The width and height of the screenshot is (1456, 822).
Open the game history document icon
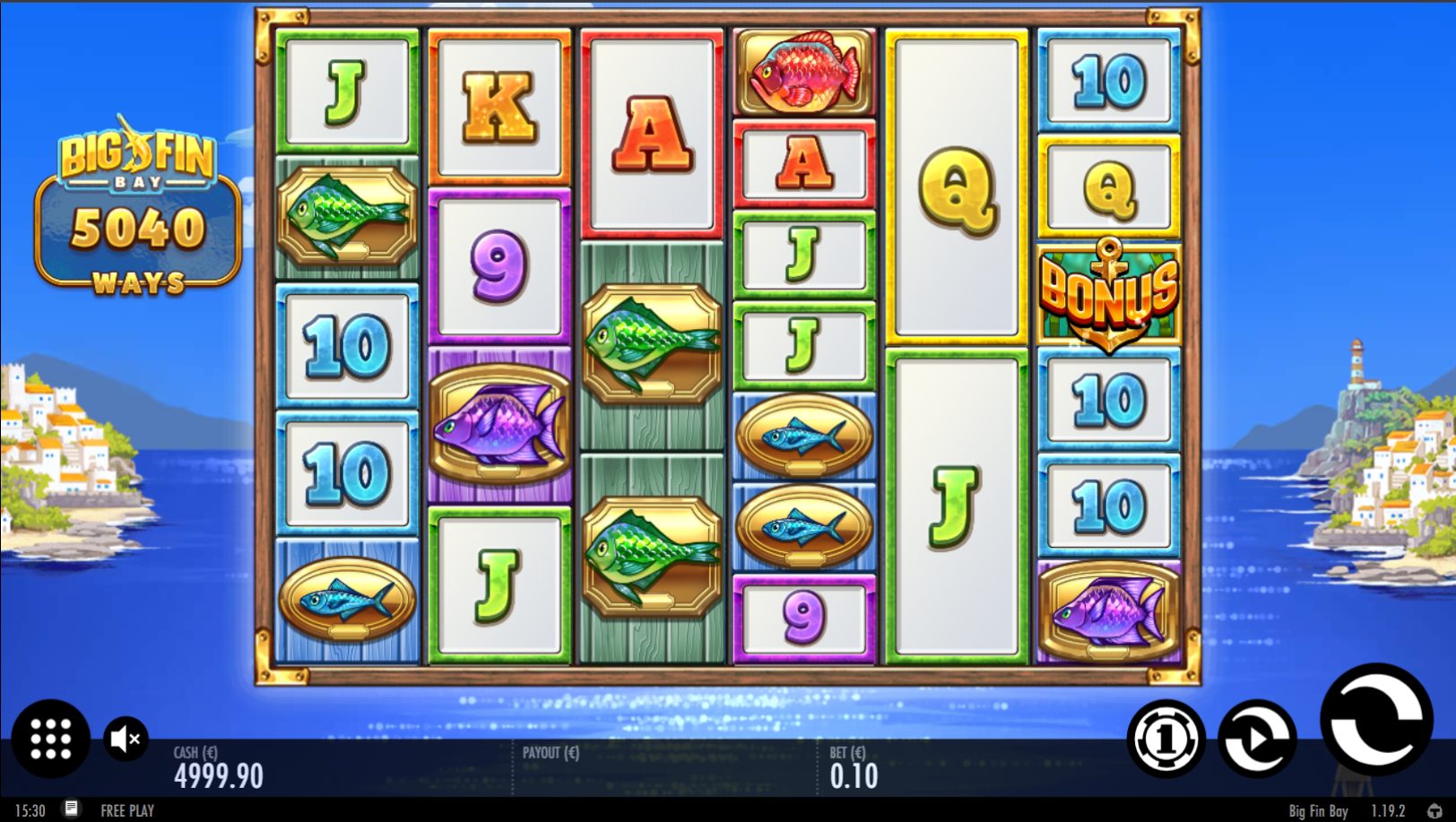click(72, 809)
